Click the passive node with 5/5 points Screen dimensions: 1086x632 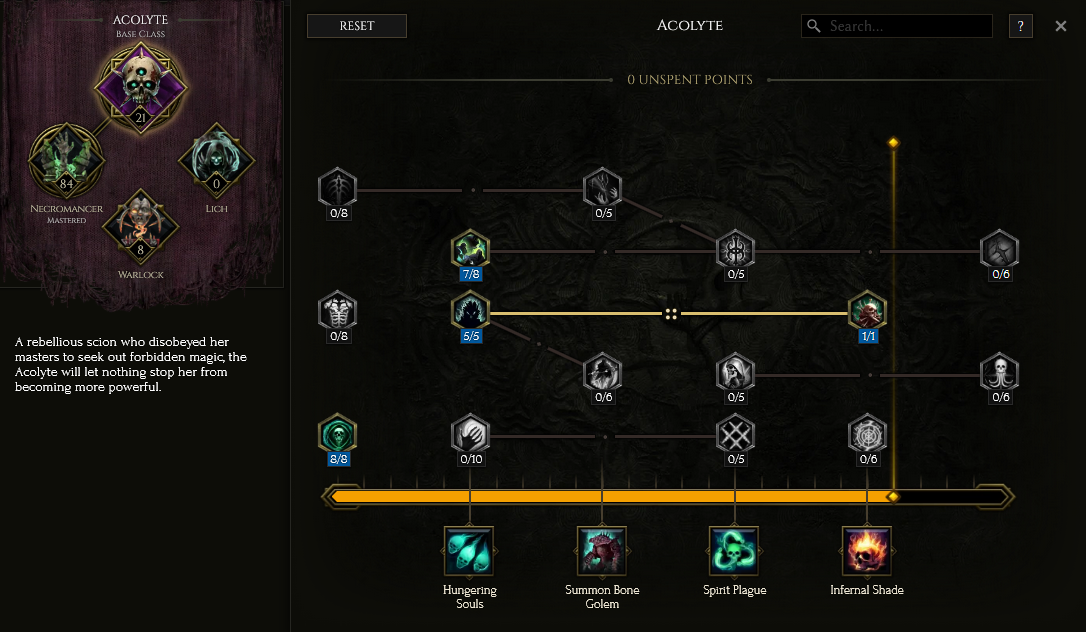(x=470, y=310)
